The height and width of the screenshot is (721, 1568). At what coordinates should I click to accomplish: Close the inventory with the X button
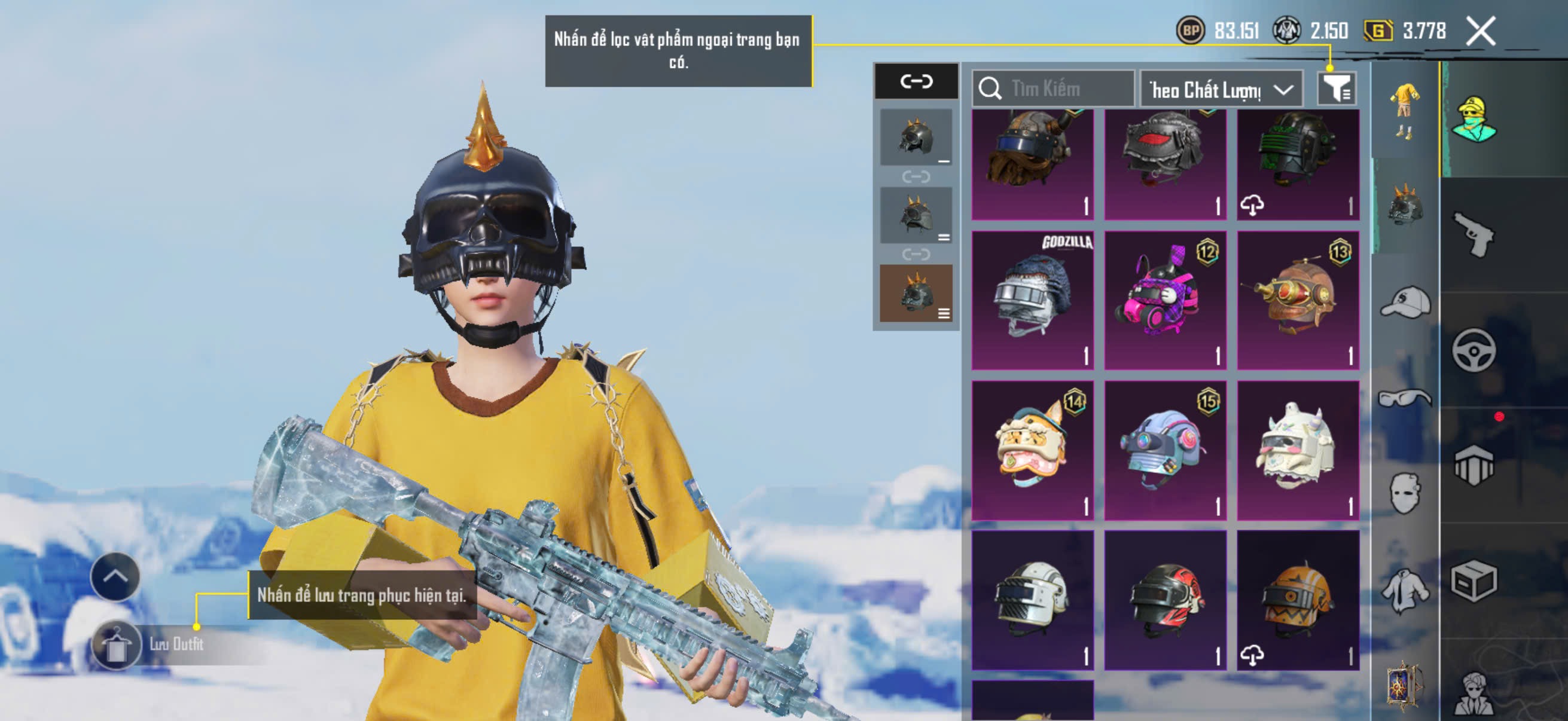pos(1480,31)
